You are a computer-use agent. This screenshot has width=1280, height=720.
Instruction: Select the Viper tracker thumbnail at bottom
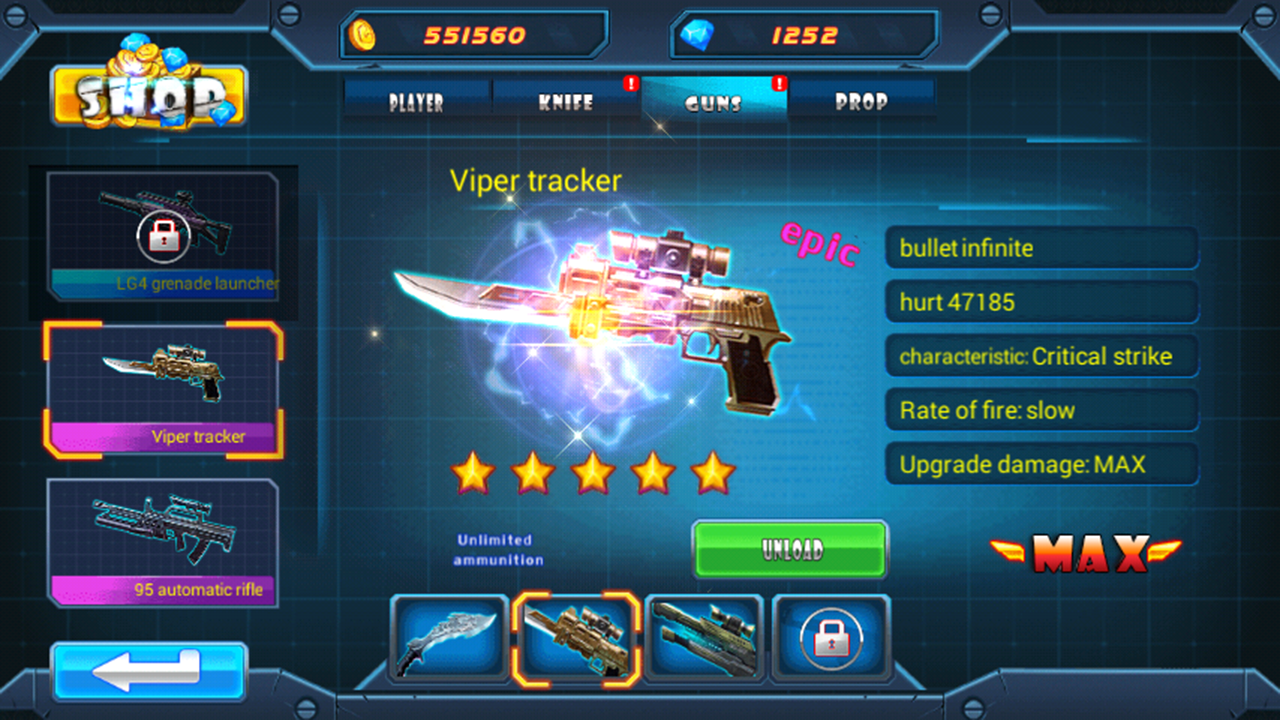pos(577,638)
